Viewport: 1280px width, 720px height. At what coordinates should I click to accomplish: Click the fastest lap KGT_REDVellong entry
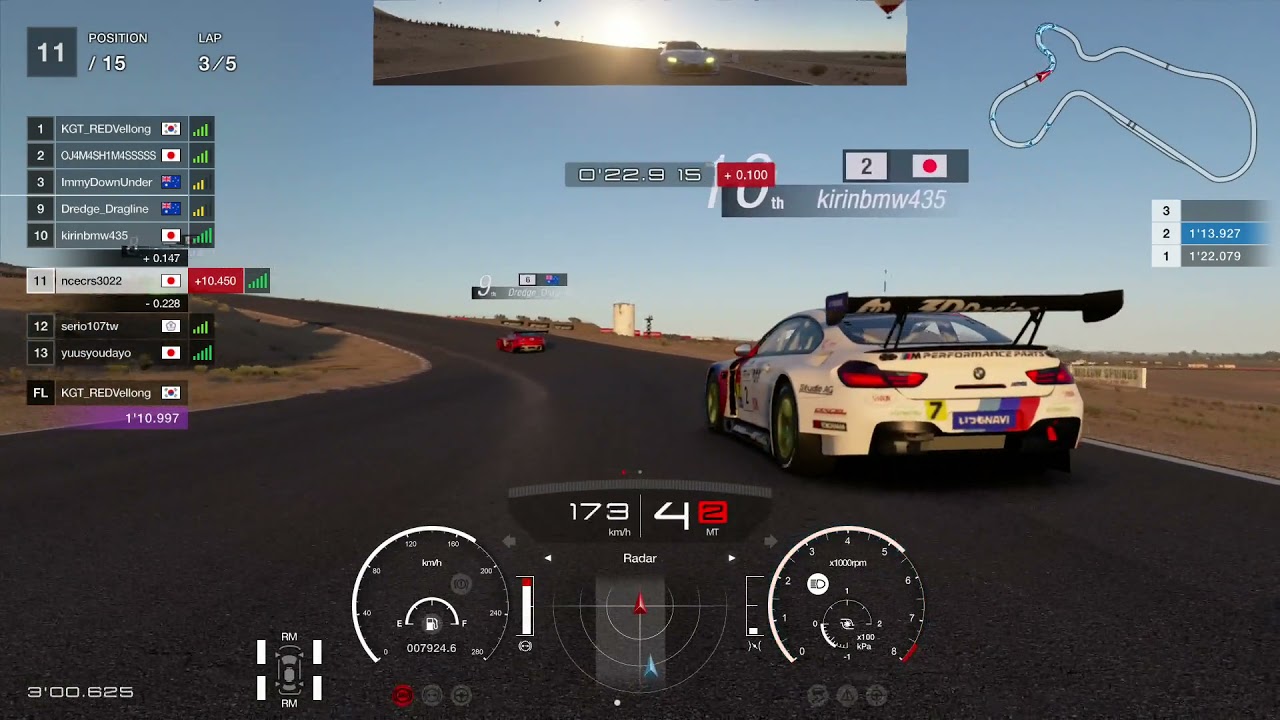pos(106,393)
